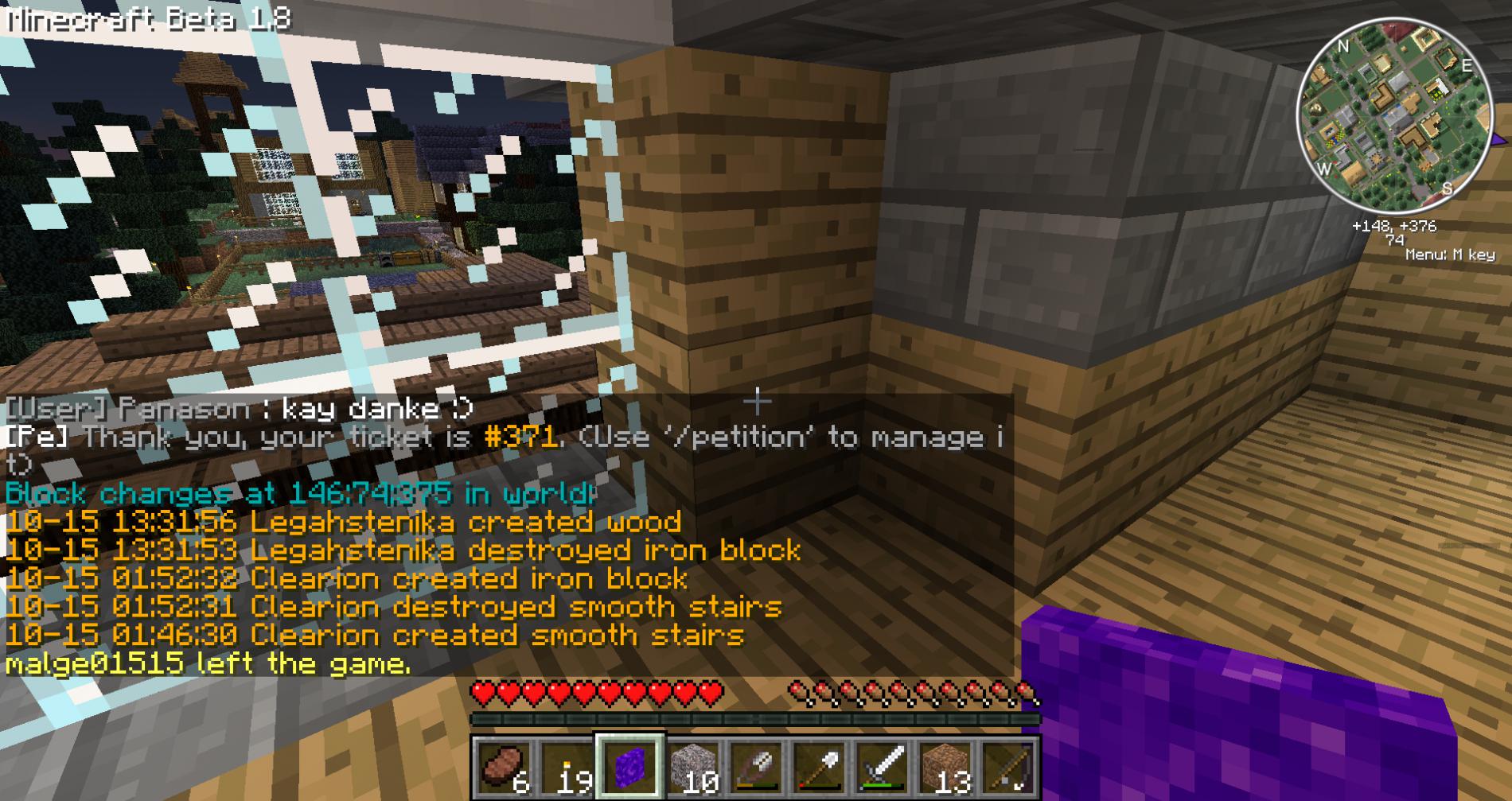Select the gravel stack of 10
Viewport: 1512px width, 801px height.
[692, 768]
